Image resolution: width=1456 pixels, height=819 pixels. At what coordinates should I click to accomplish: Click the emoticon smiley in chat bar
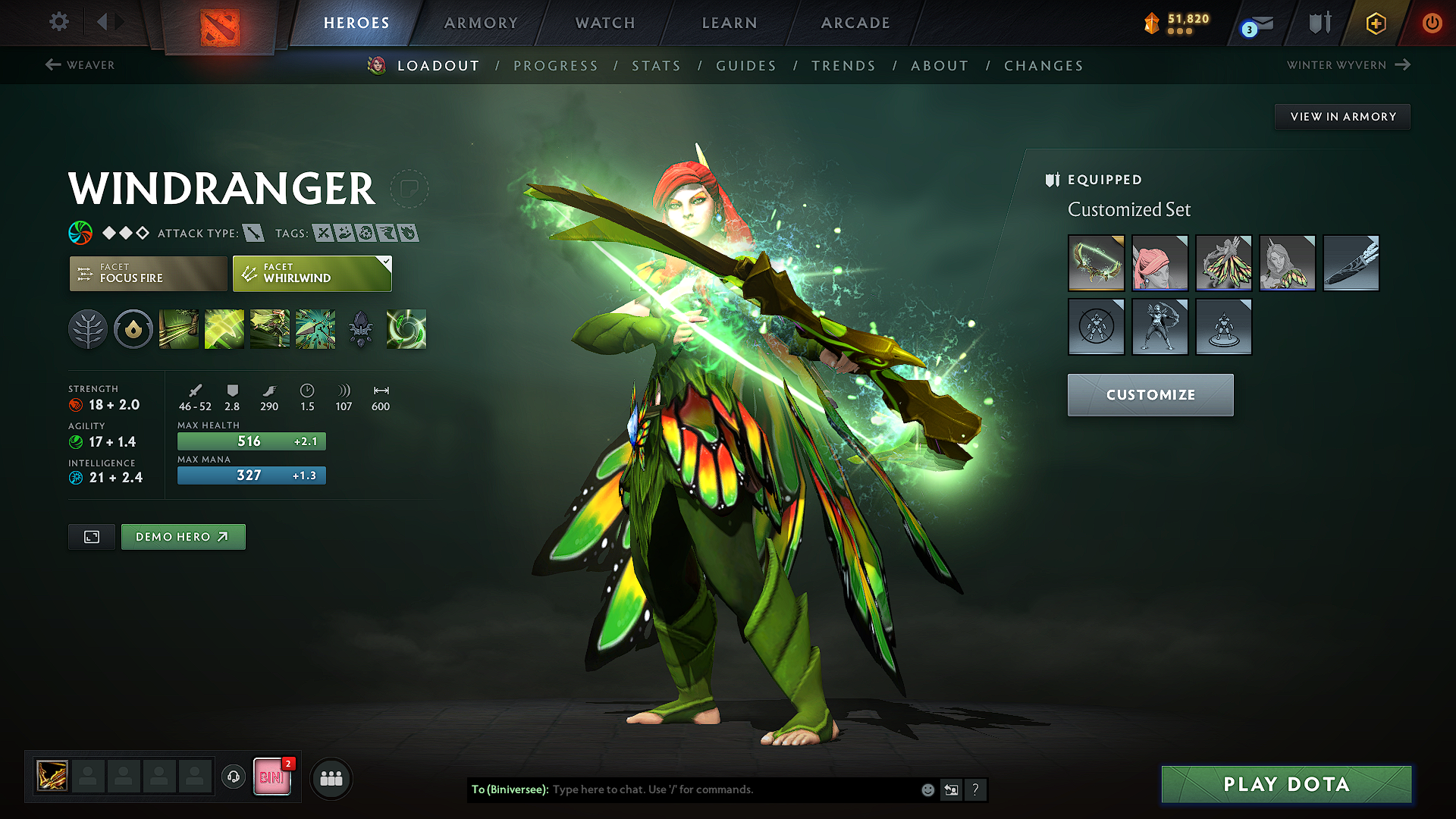927,789
